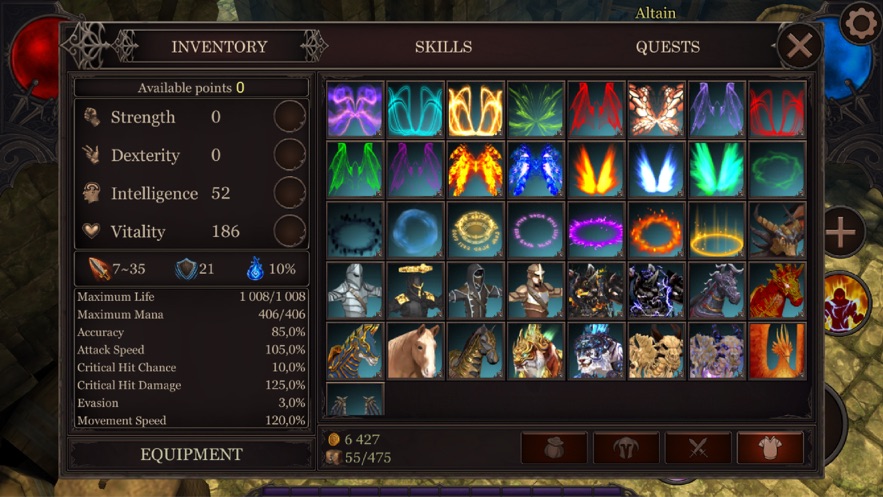Select the silver knight armor skin
Viewport: 883px width, 497px height.
(355, 290)
